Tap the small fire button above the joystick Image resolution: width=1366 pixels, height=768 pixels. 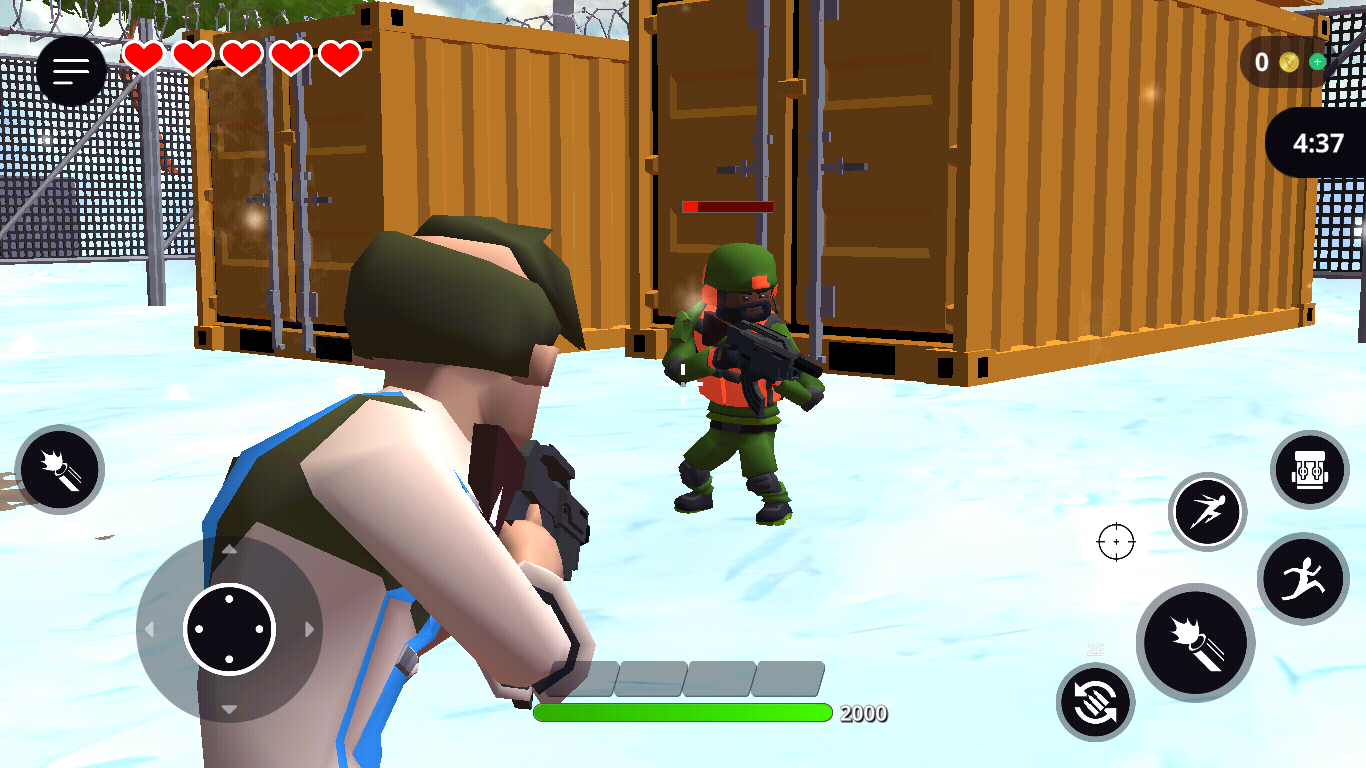click(x=60, y=469)
